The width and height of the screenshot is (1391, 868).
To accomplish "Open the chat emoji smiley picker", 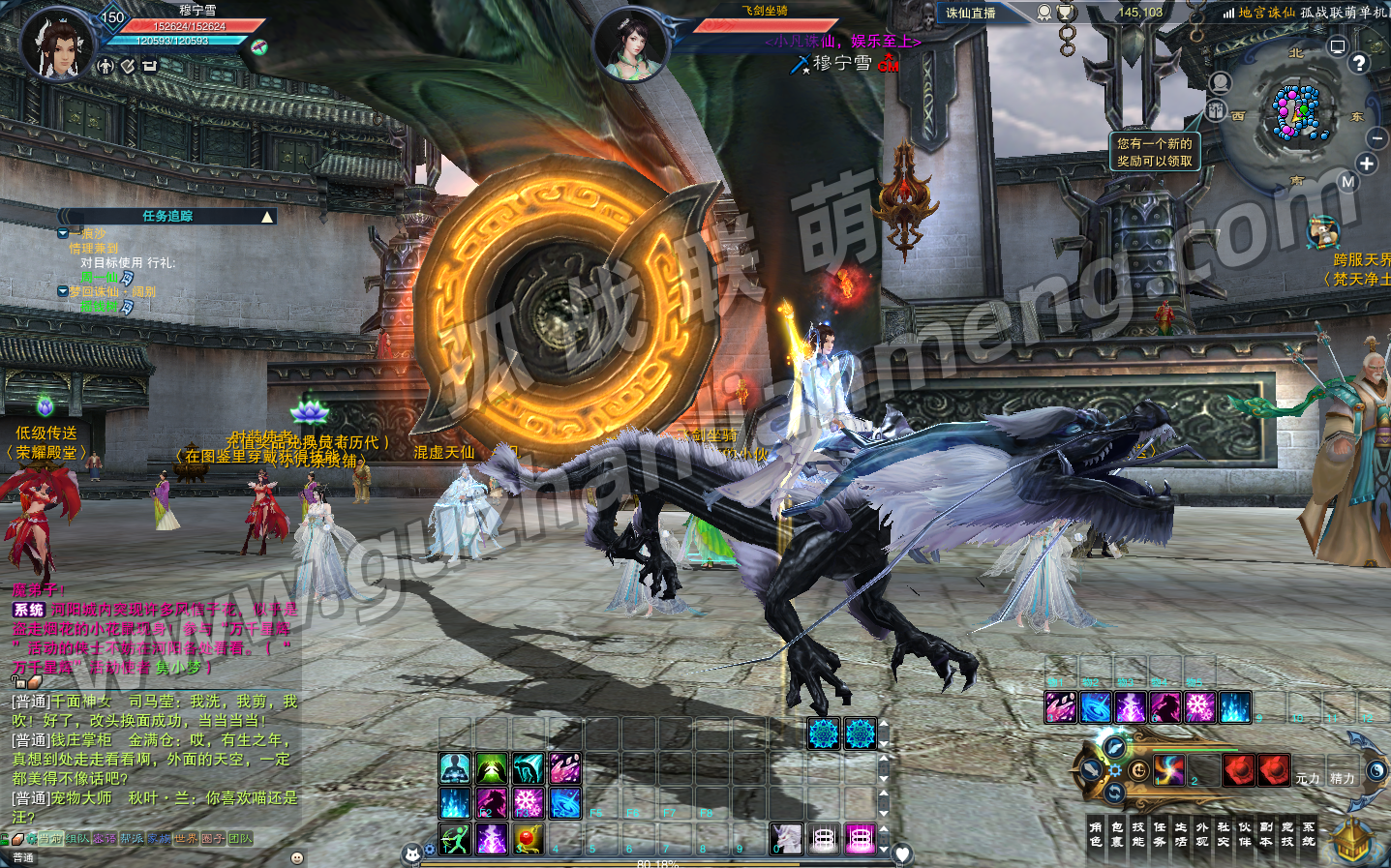I will pos(297,857).
